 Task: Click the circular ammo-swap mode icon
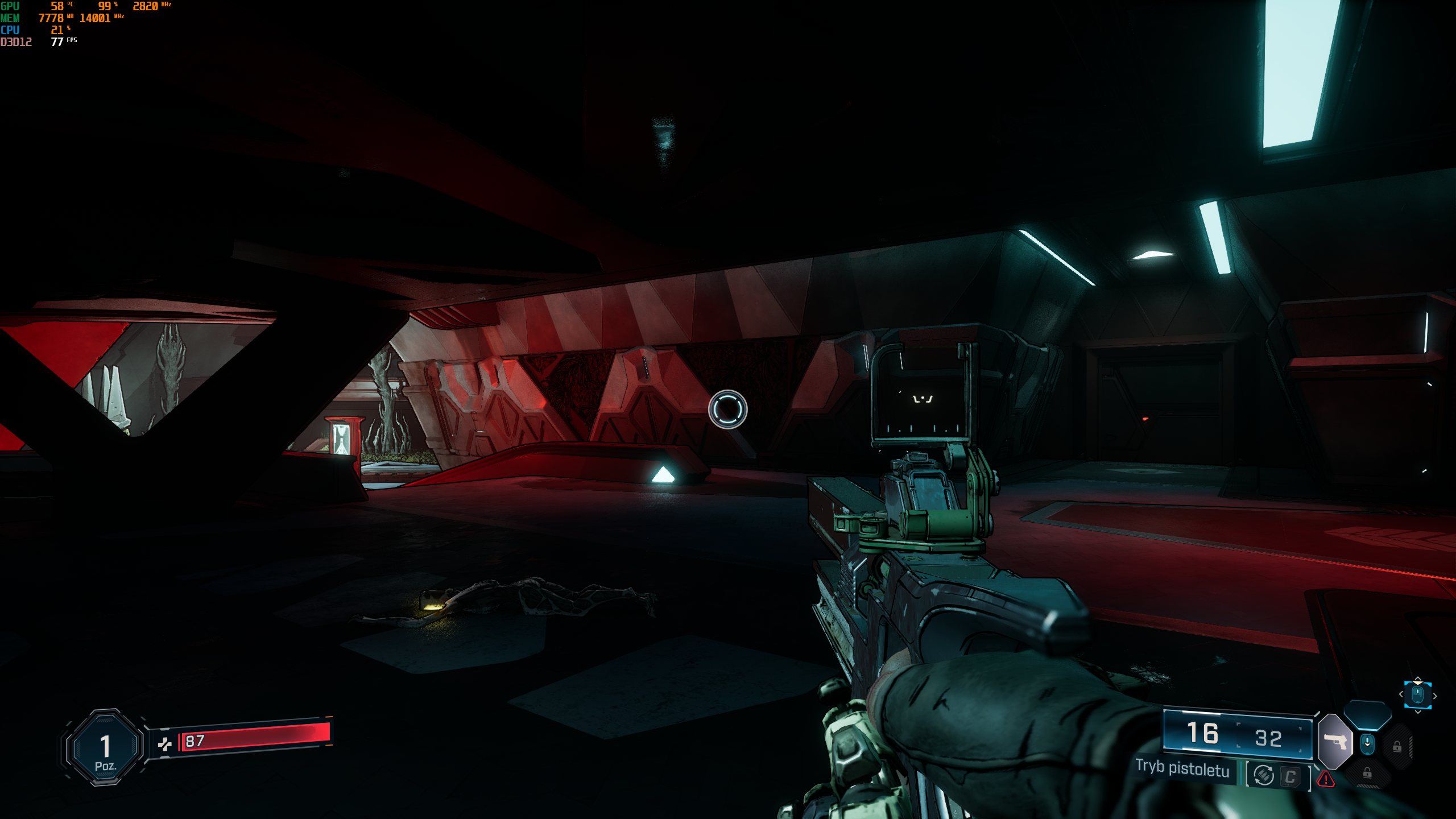pyautogui.click(x=1263, y=775)
